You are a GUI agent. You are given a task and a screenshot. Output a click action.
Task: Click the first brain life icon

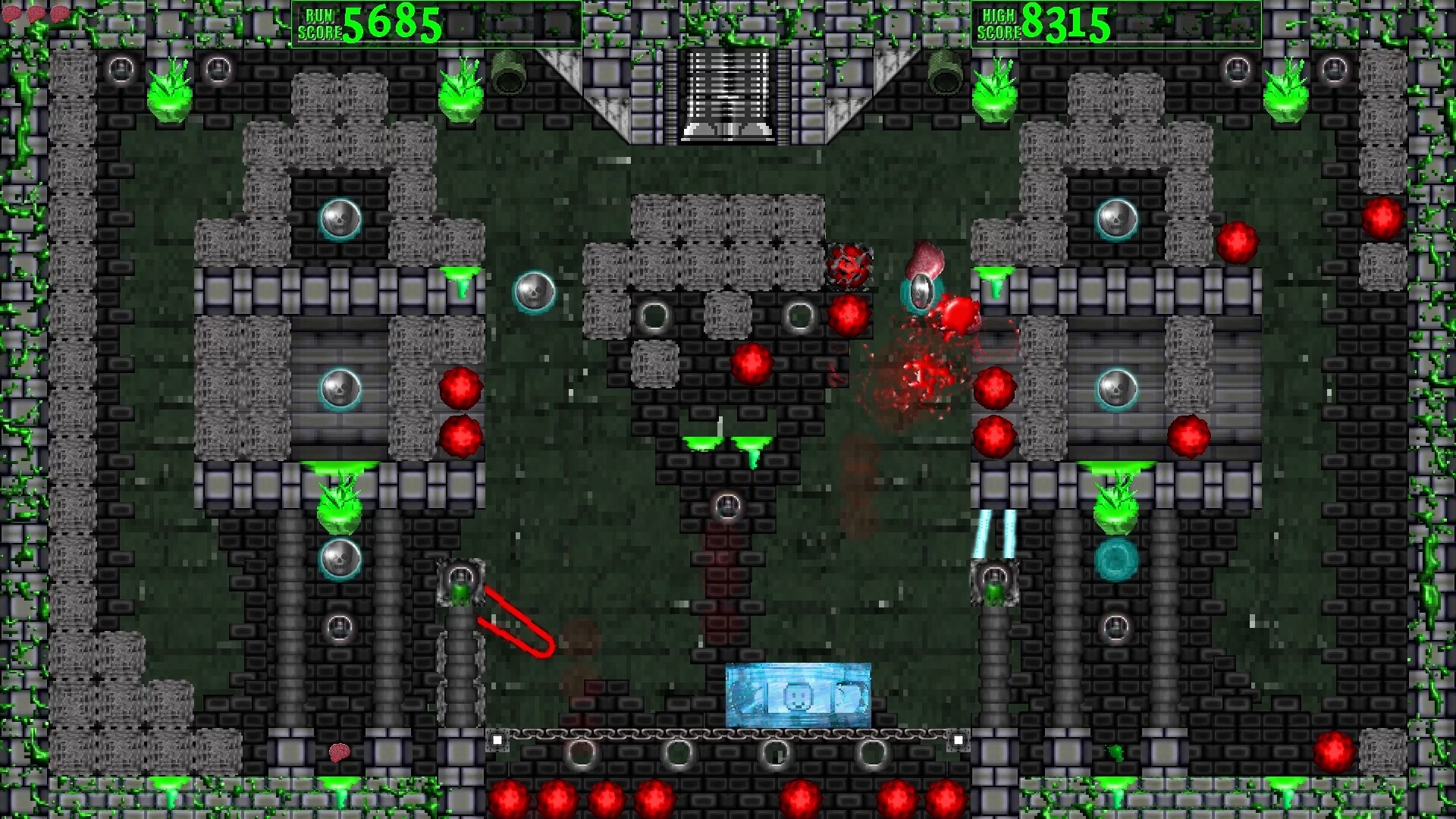click(x=11, y=13)
